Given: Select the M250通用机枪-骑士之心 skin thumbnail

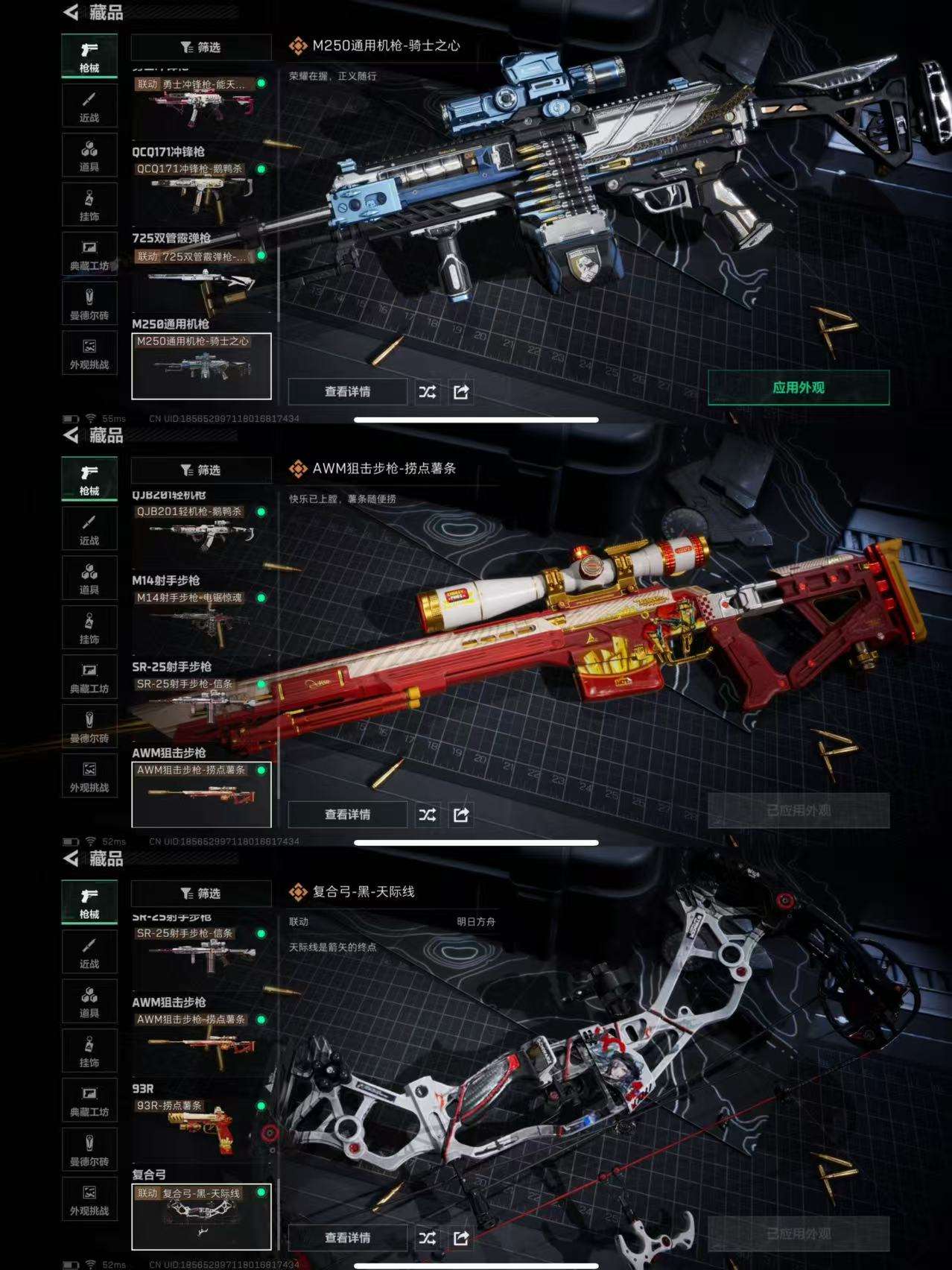Looking at the screenshot, I should tap(201, 366).
